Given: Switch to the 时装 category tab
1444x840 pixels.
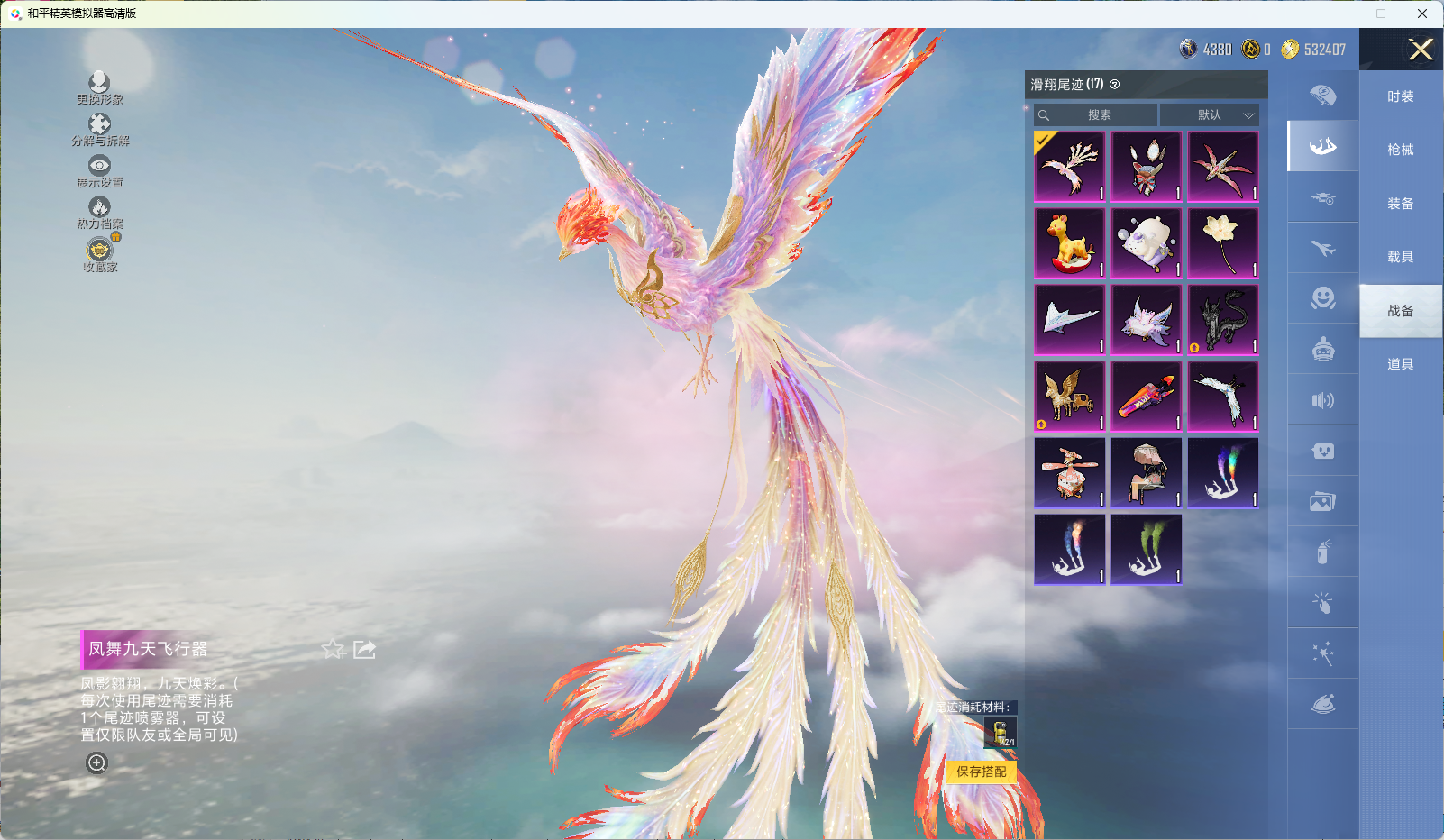Looking at the screenshot, I should click(x=1400, y=96).
